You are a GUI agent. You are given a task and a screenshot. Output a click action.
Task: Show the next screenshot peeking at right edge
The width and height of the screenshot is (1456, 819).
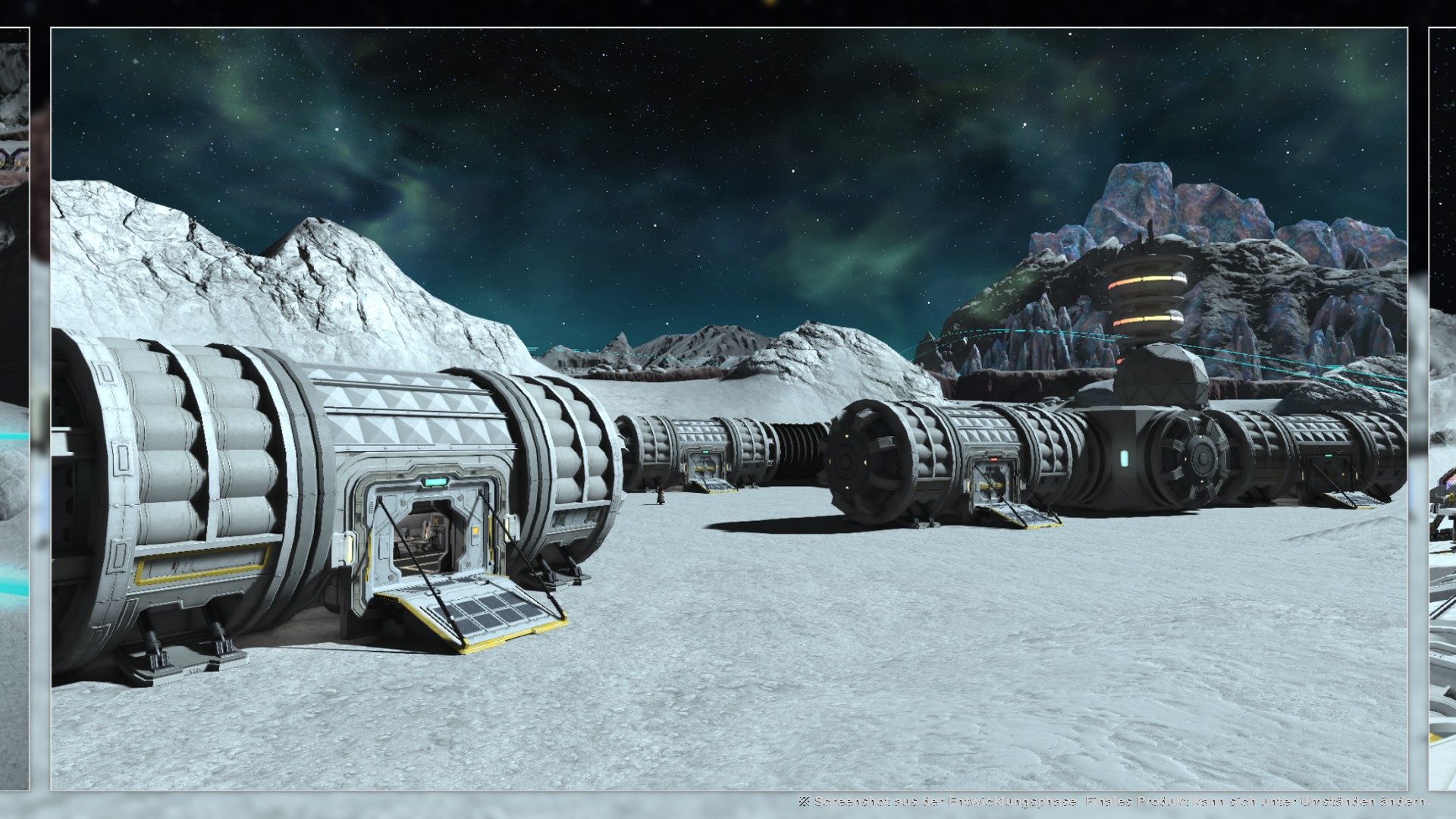1442,409
